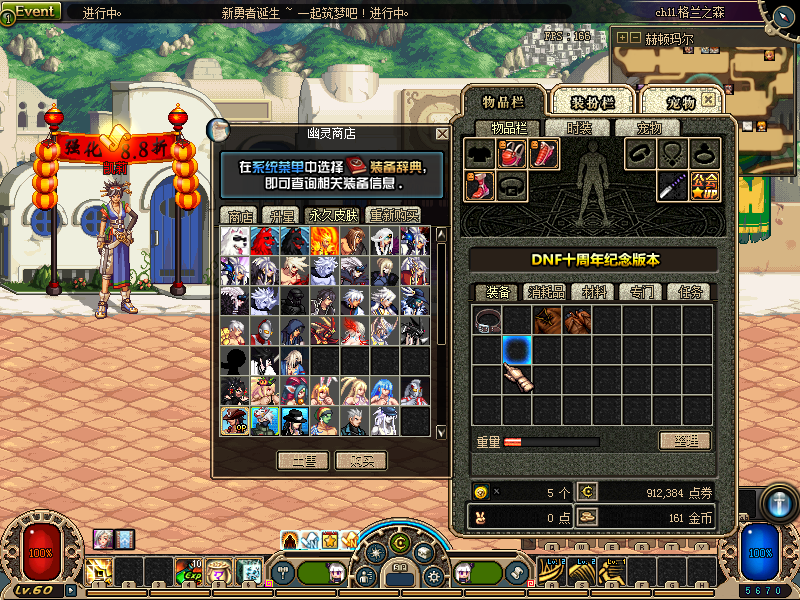This screenshot has width=800, height=600.
Task: Select the belt item in inventory
Action: coord(488,320)
